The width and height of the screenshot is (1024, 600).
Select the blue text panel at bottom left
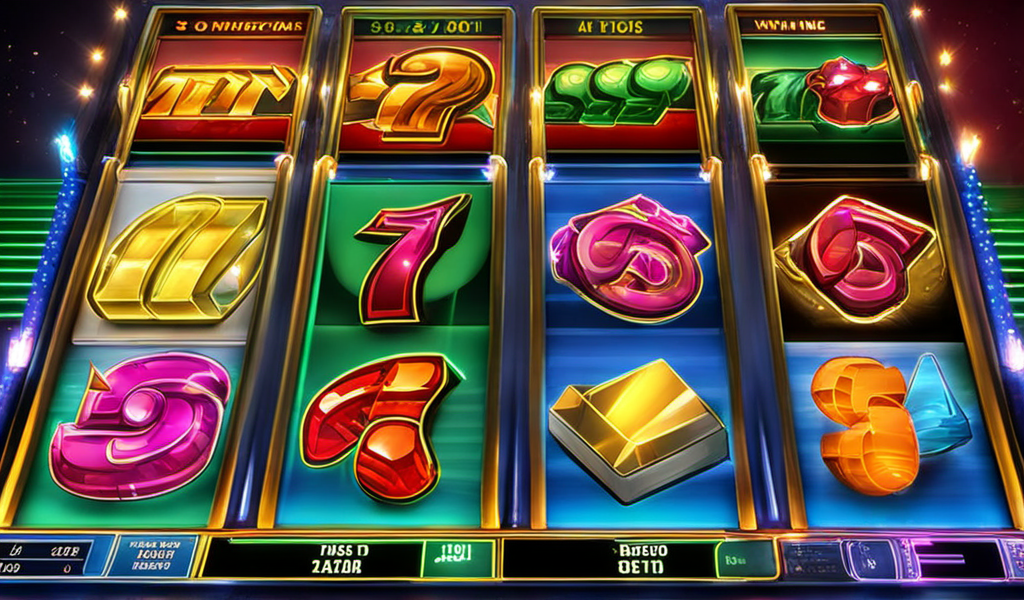click(150, 556)
